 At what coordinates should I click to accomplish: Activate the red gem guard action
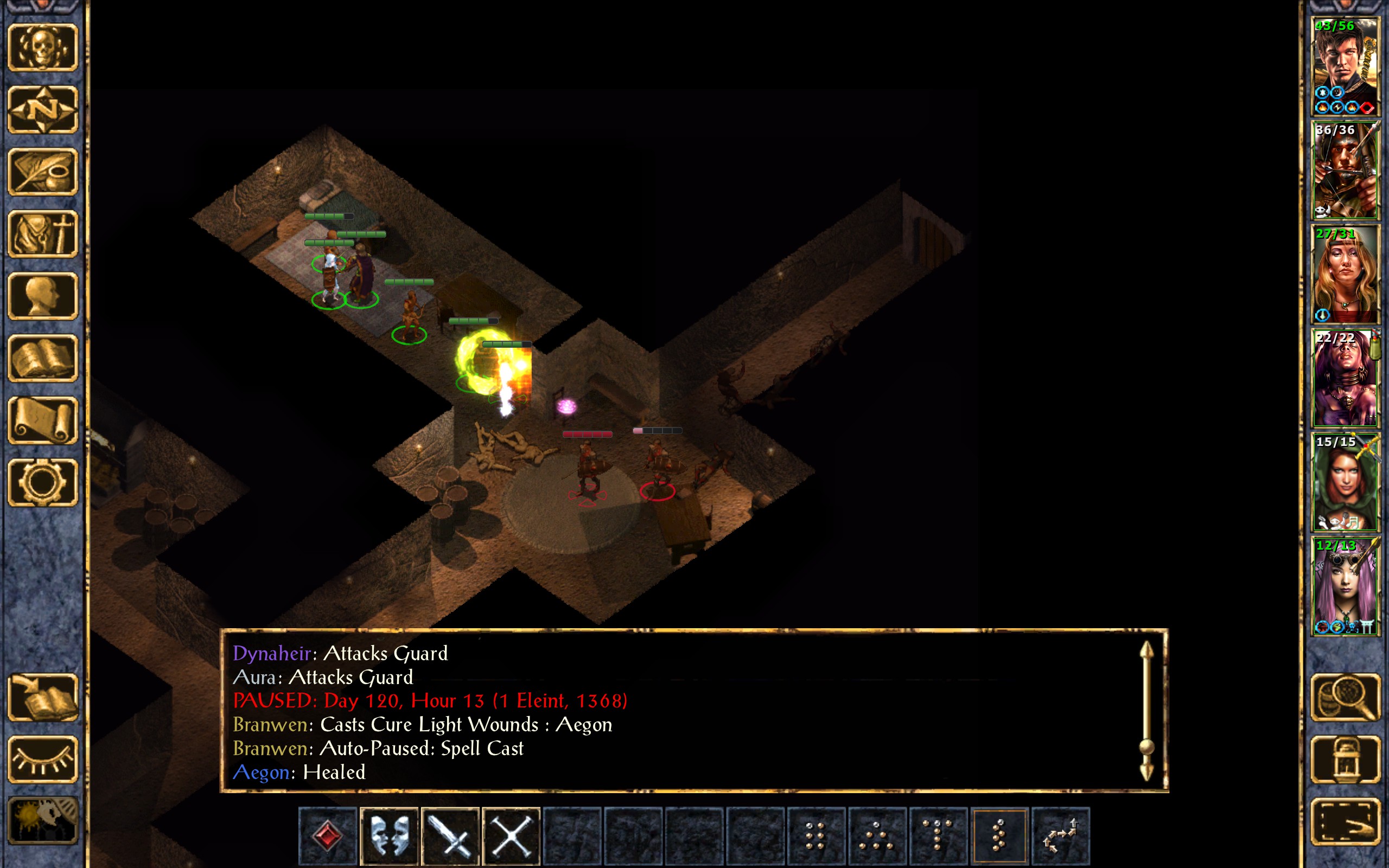point(328,836)
